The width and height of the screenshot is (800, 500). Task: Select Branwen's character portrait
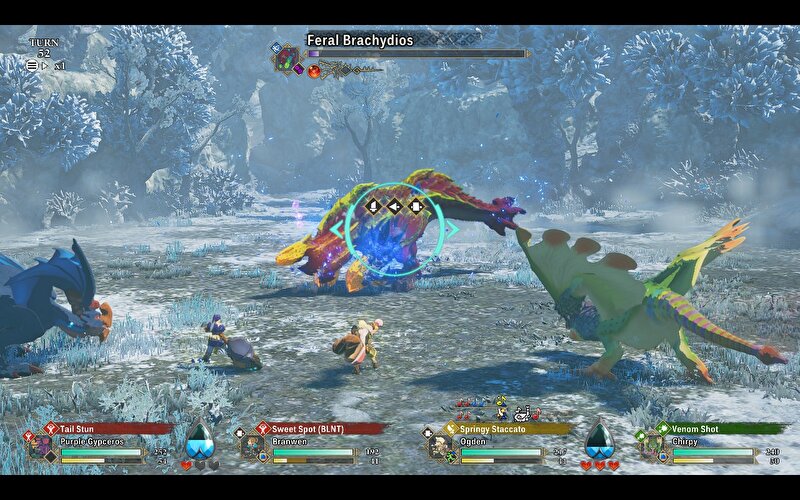click(250, 447)
